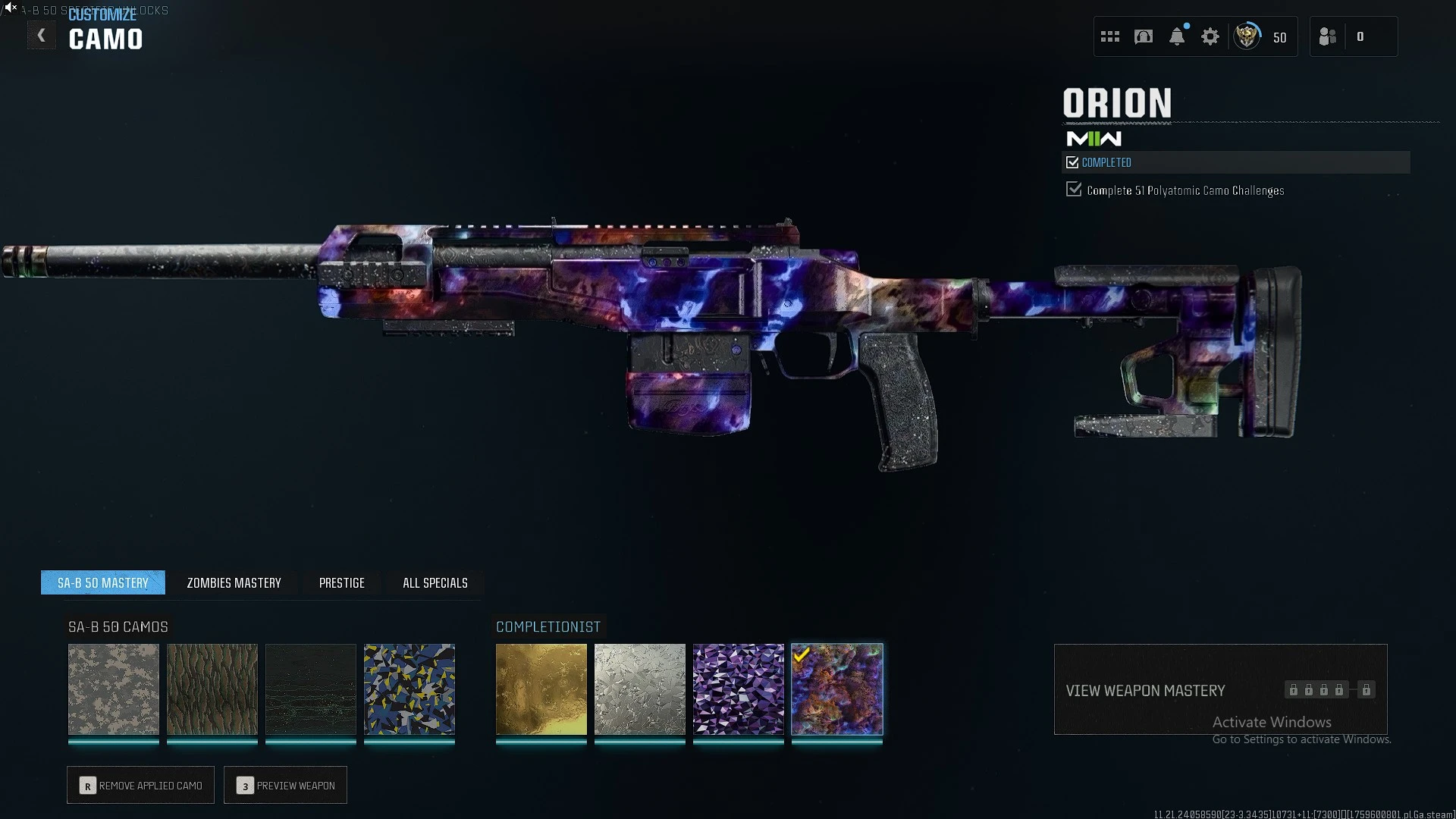Open View Weapon Mastery panel

tap(1220, 690)
